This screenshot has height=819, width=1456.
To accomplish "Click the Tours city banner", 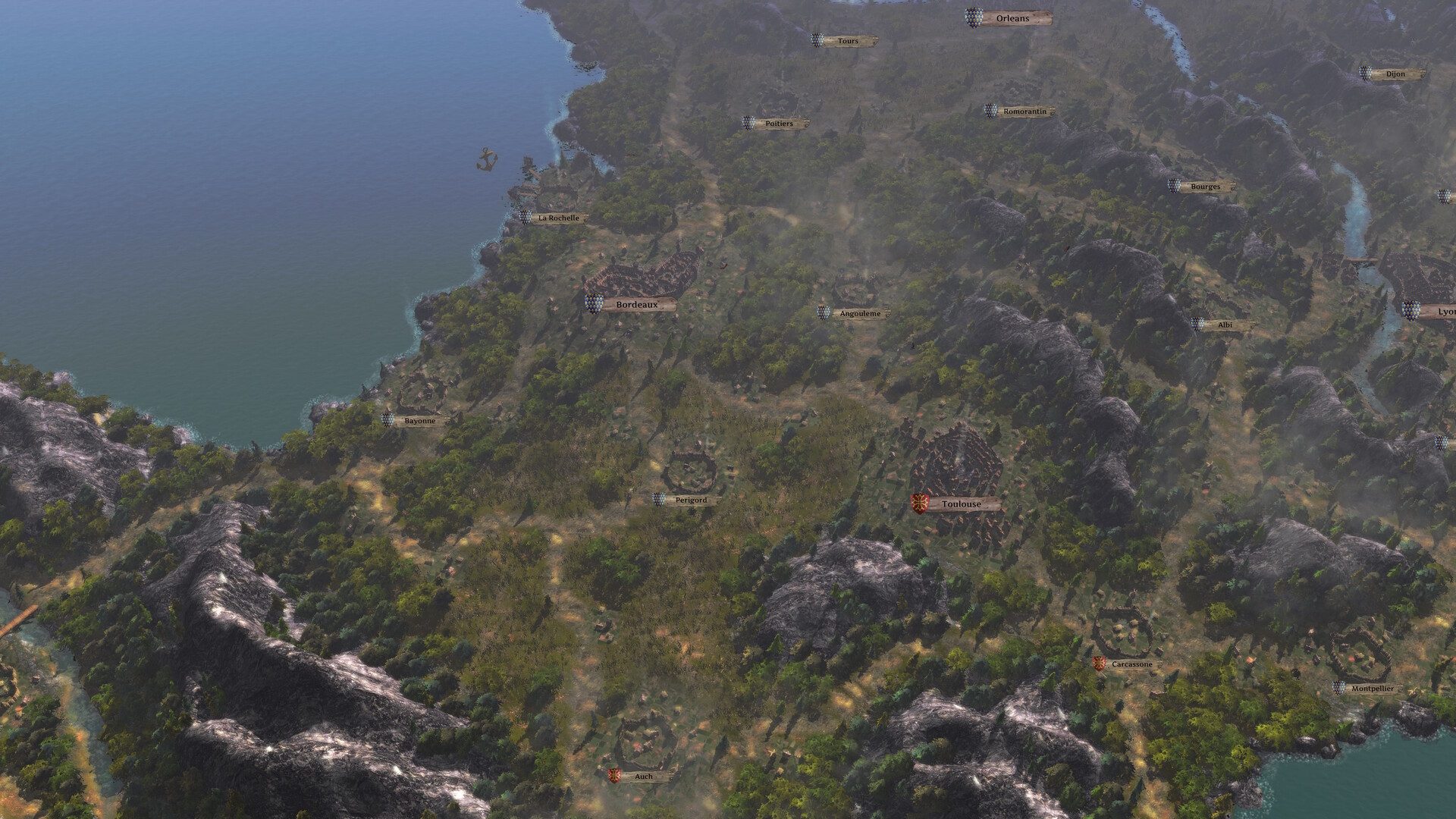I will click(847, 40).
